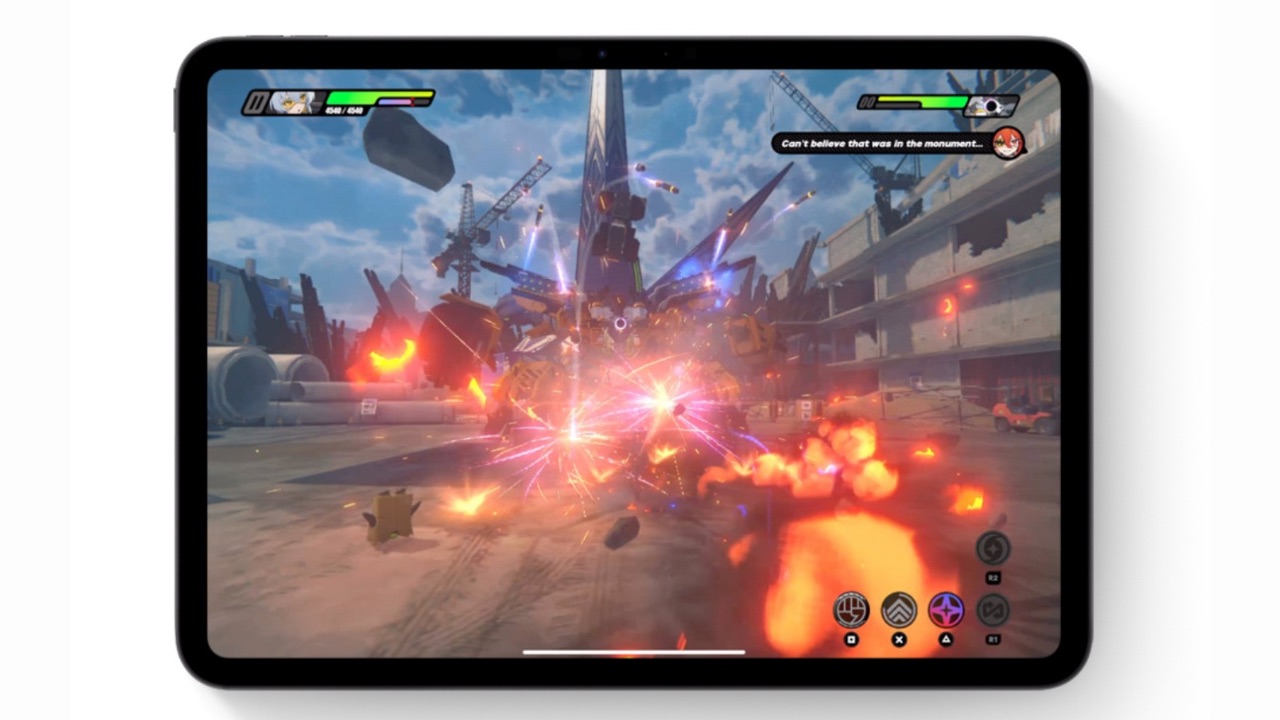Tap the purple energy gauge under the HP bar
The width and height of the screenshot is (1280, 720).
pos(396,101)
